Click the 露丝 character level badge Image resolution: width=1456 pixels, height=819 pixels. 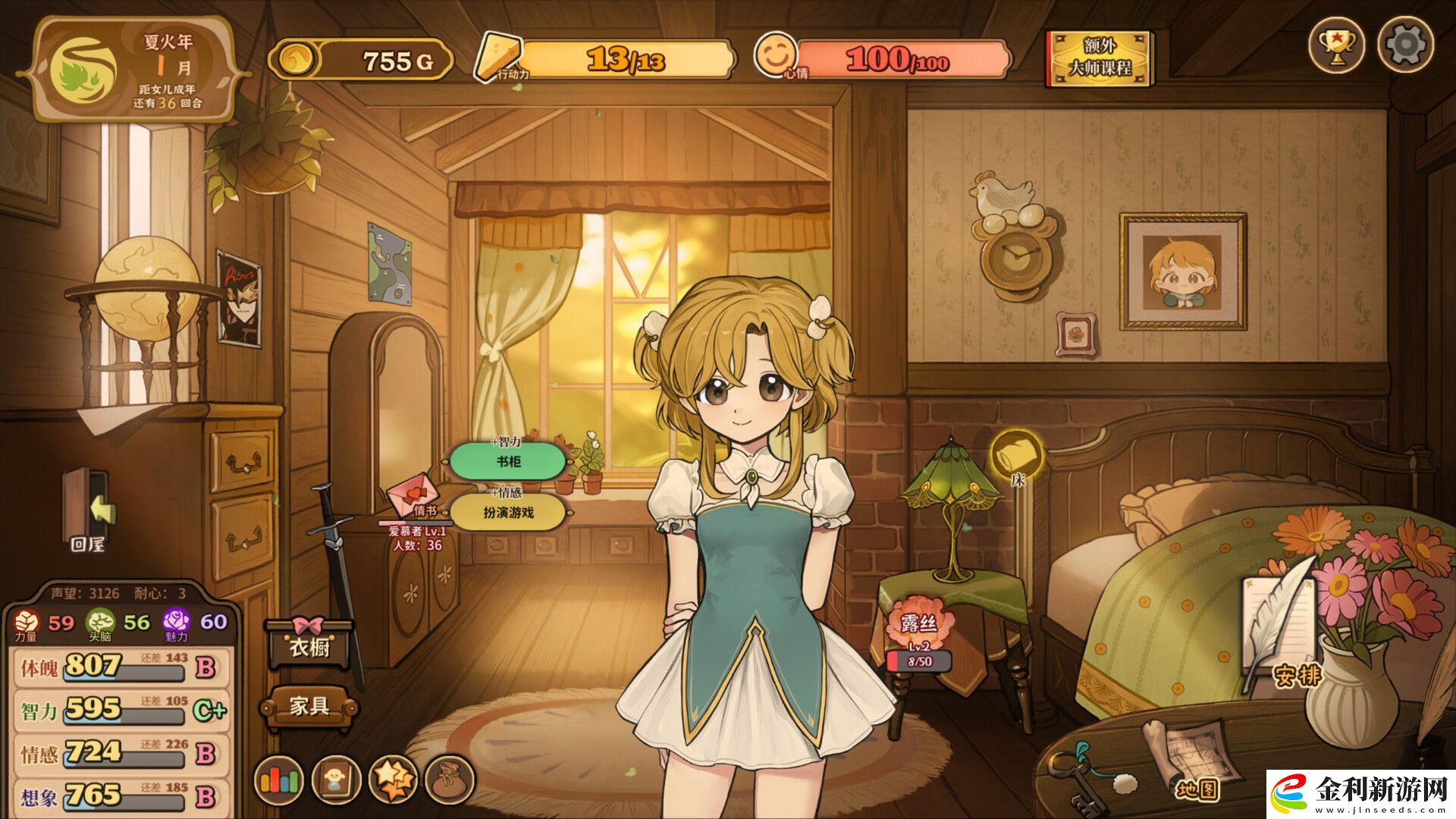click(x=919, y=633)
